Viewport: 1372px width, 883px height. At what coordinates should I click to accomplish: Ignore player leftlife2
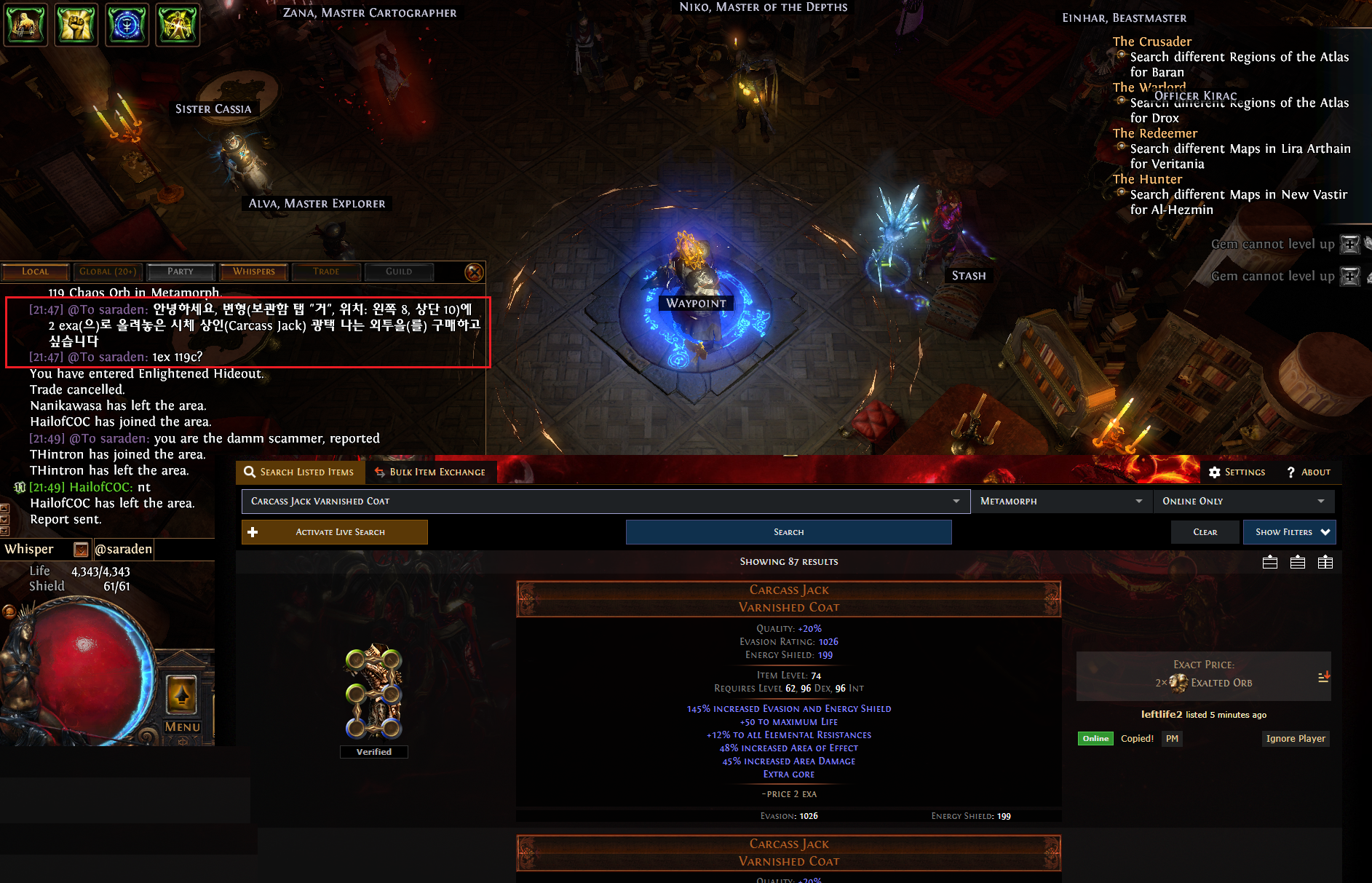(1296, 738)
